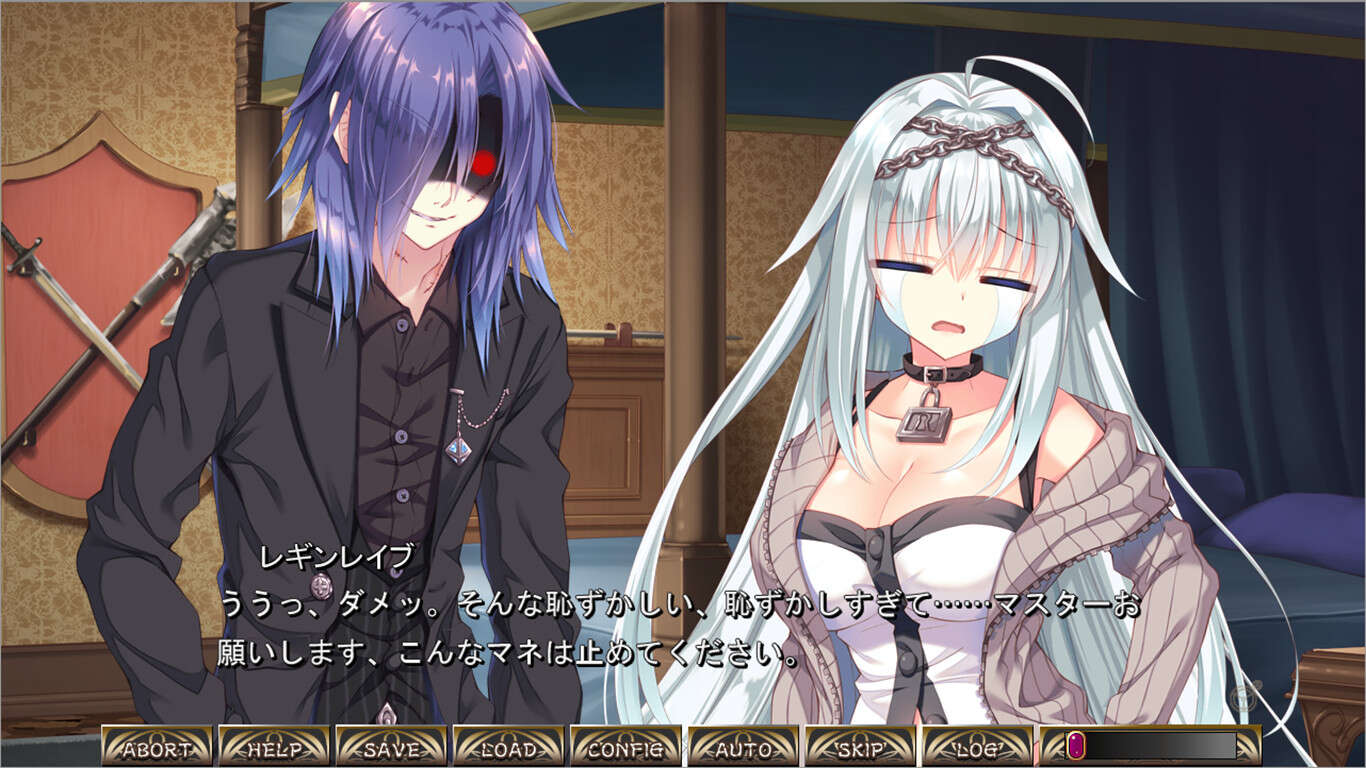Screen dimensions: 1366x768
Task: Click the ABORT button
Action: click(157, 747)
